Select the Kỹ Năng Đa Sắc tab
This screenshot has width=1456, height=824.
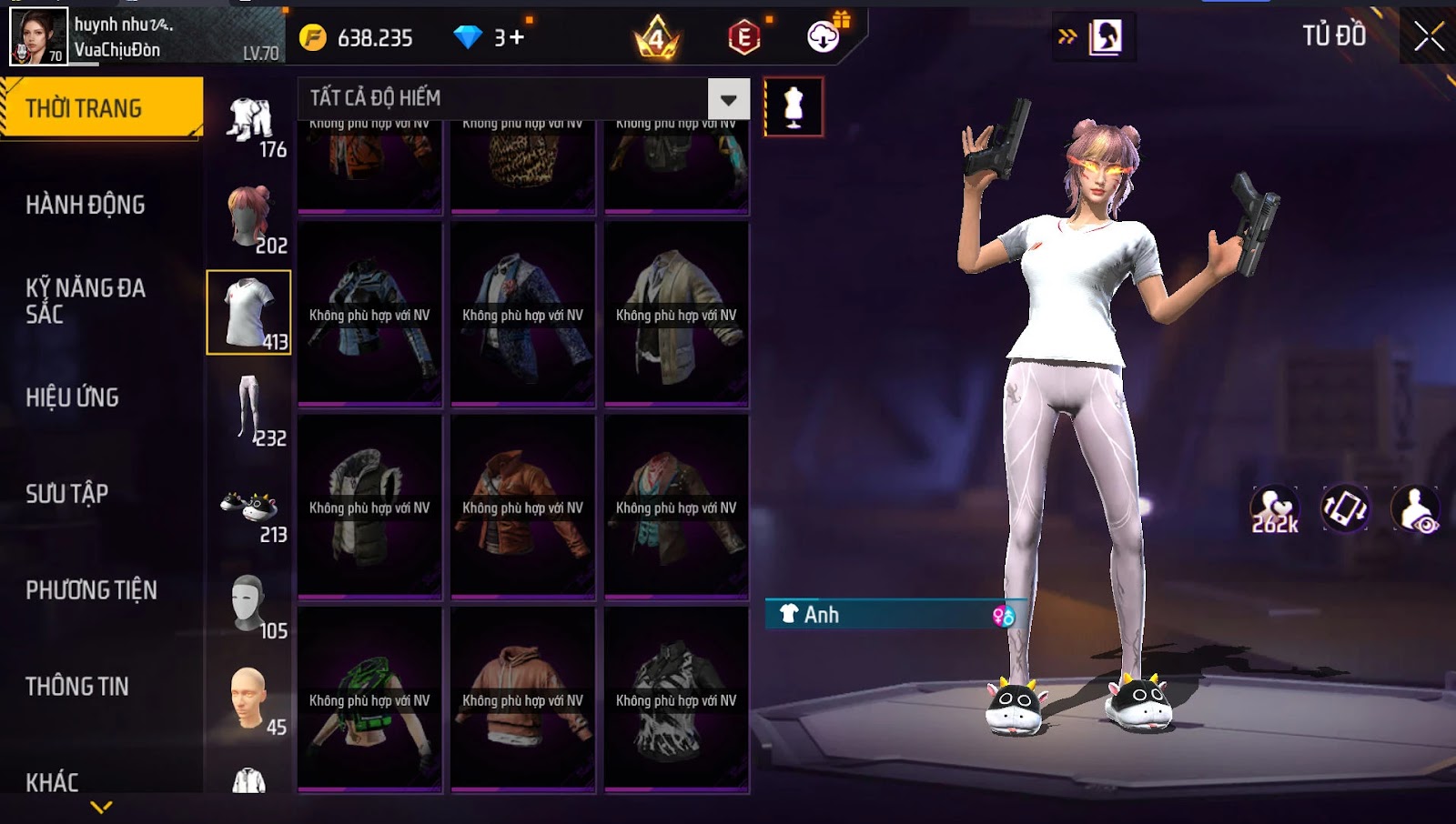86,301
